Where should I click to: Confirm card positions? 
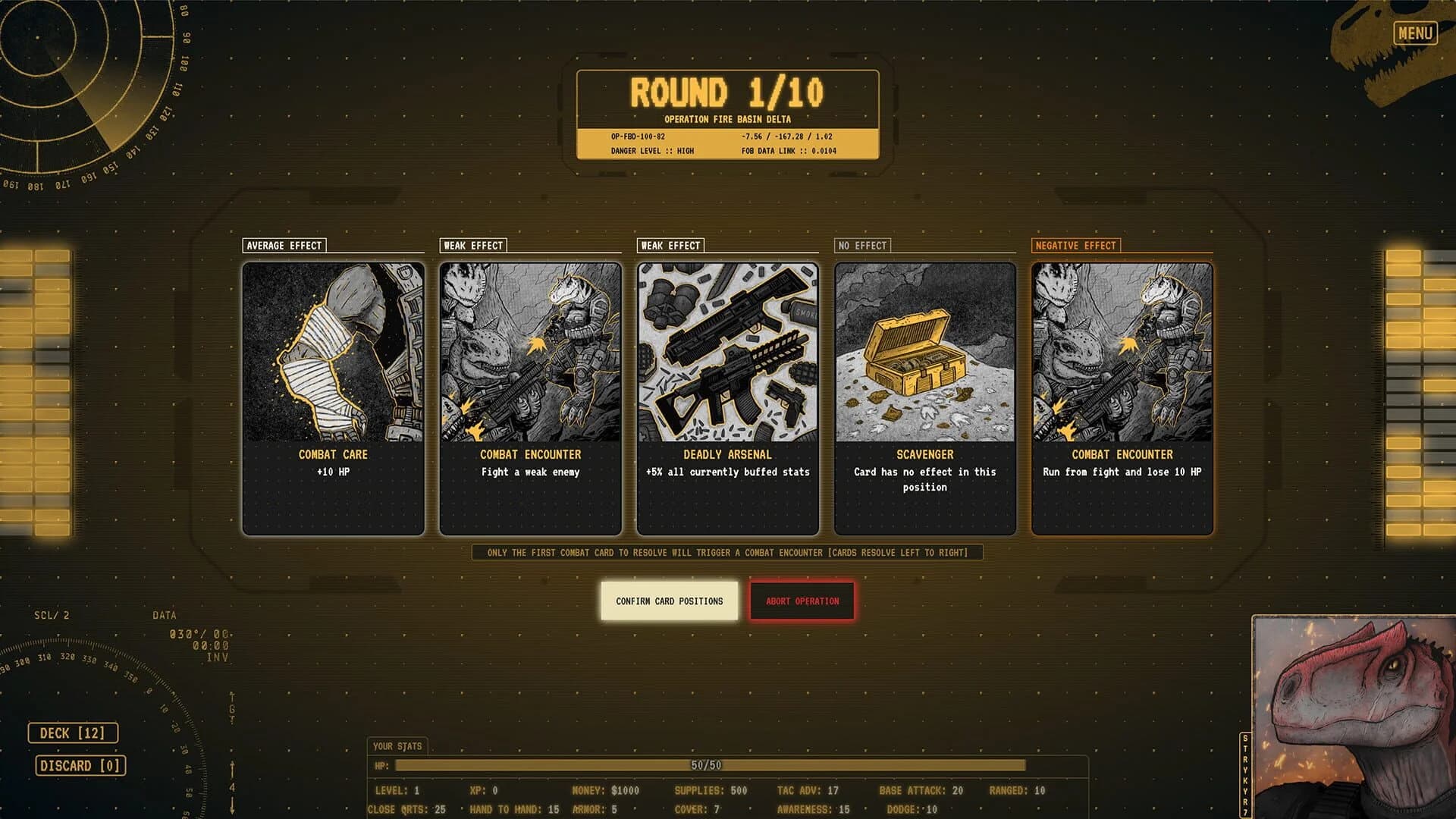click(x=668, y=601)
